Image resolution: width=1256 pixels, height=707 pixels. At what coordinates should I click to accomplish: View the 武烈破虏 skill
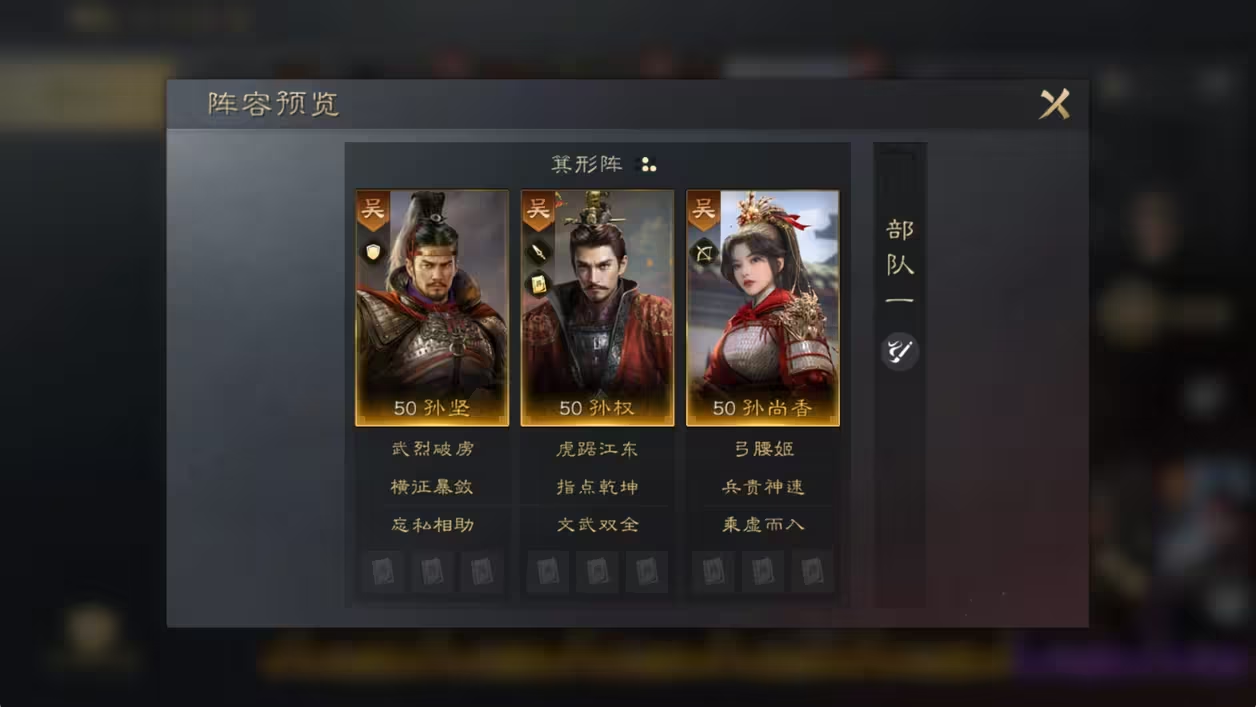click(432, 449)
